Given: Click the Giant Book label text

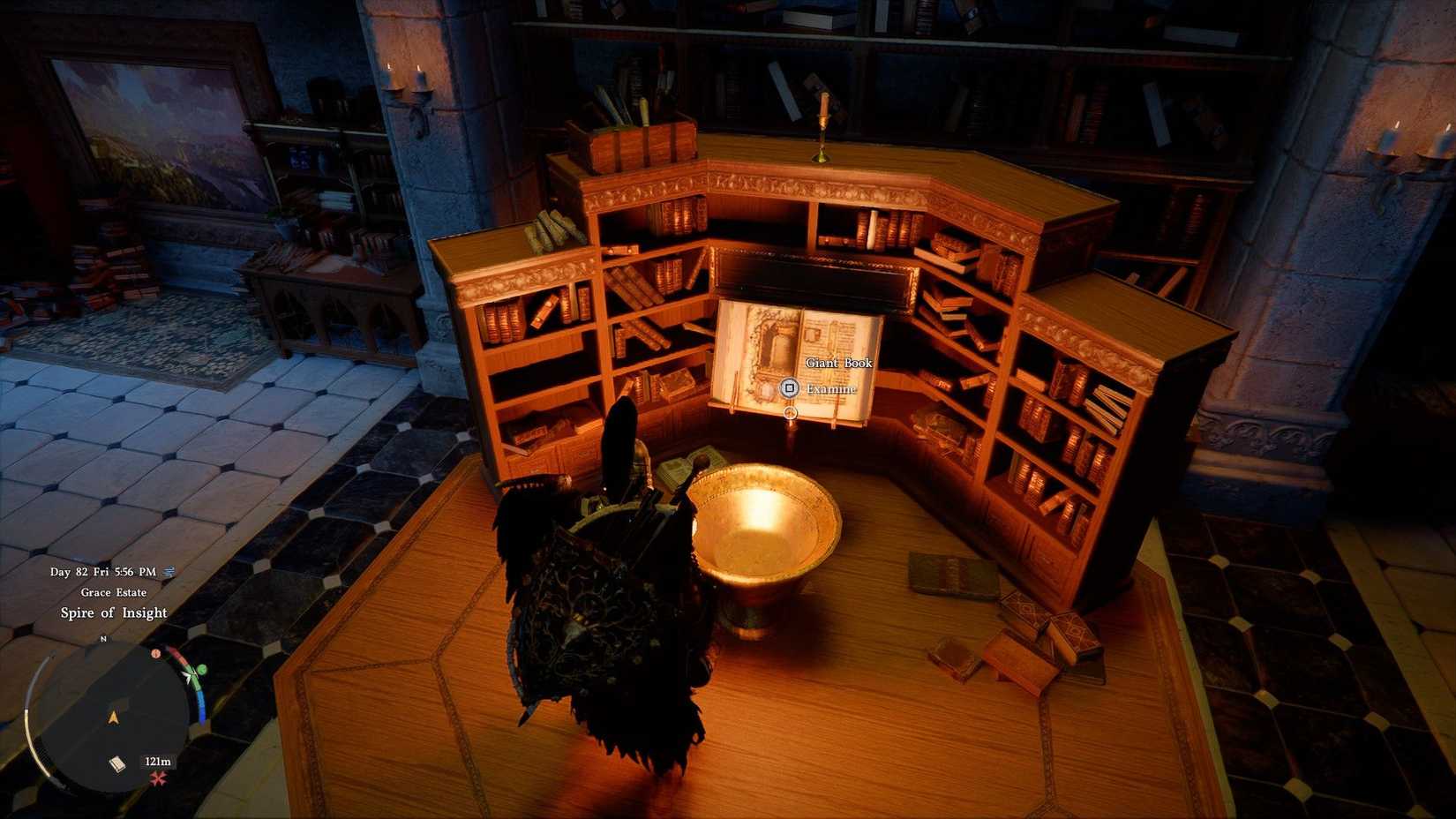Looking at the screenshot, I should tap(838, 363).
